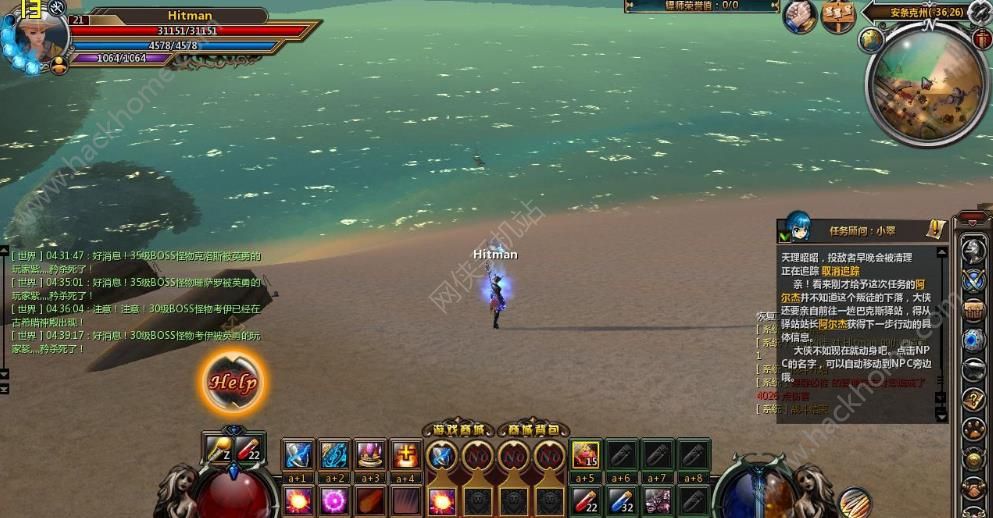Open the treasure chest bag icon in sidebar

[974, 310]
